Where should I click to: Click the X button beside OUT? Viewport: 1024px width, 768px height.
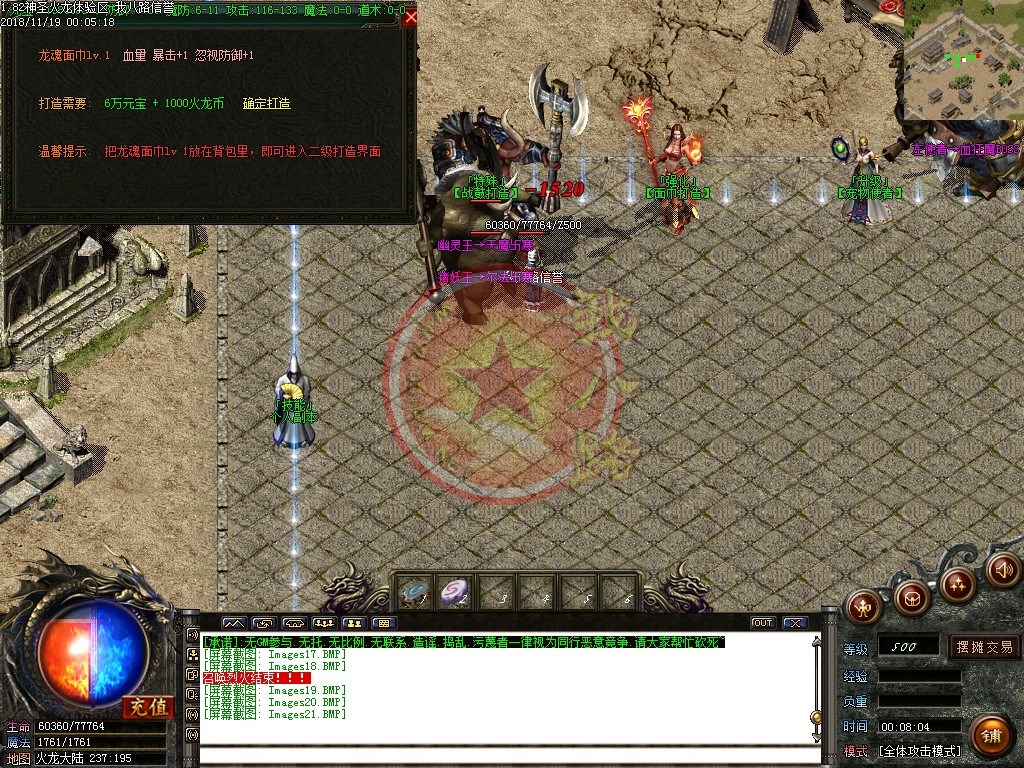pyautogui.click(x=794, y=623)
